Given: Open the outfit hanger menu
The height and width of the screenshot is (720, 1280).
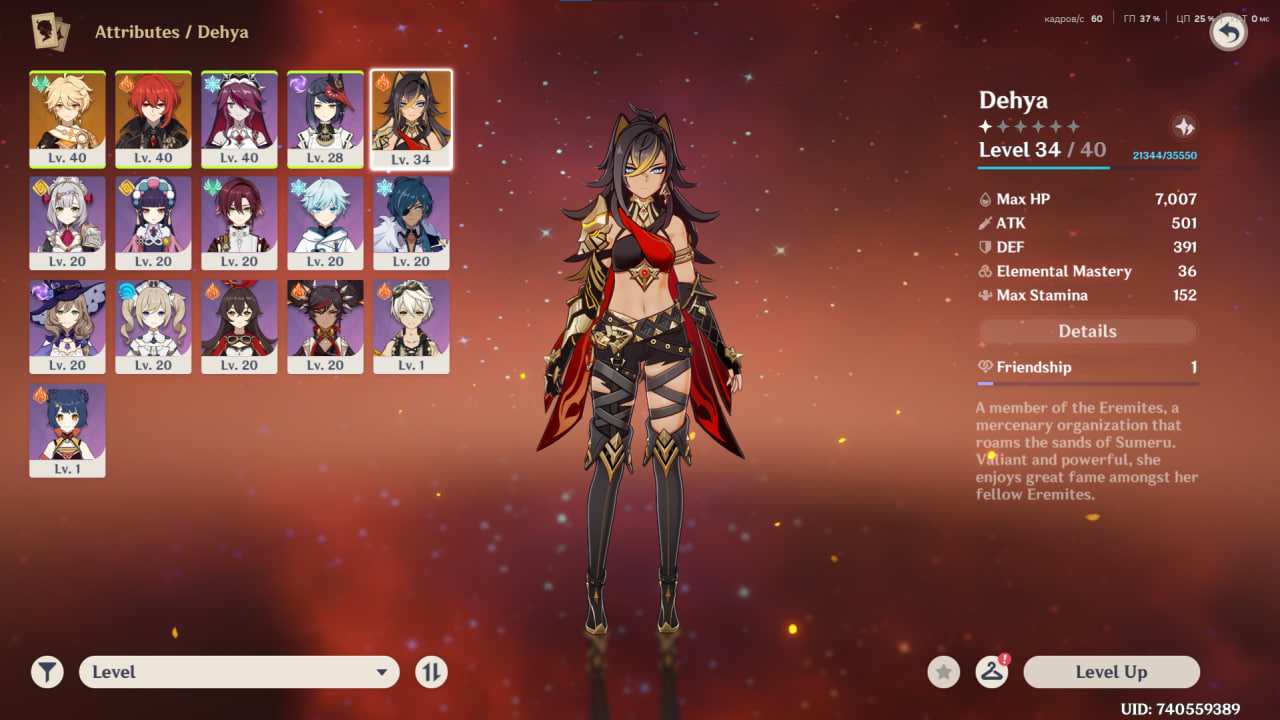Looking at the screenshot, I should (991, 672).
